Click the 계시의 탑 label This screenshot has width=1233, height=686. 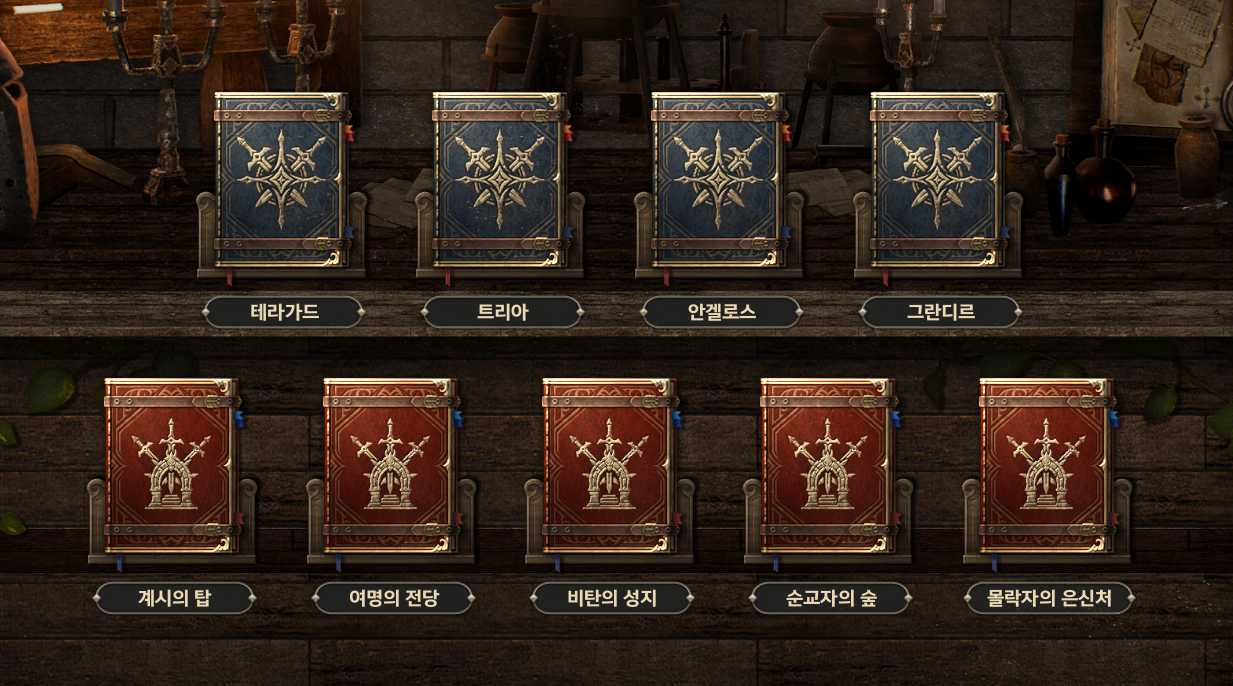(174, 598)
